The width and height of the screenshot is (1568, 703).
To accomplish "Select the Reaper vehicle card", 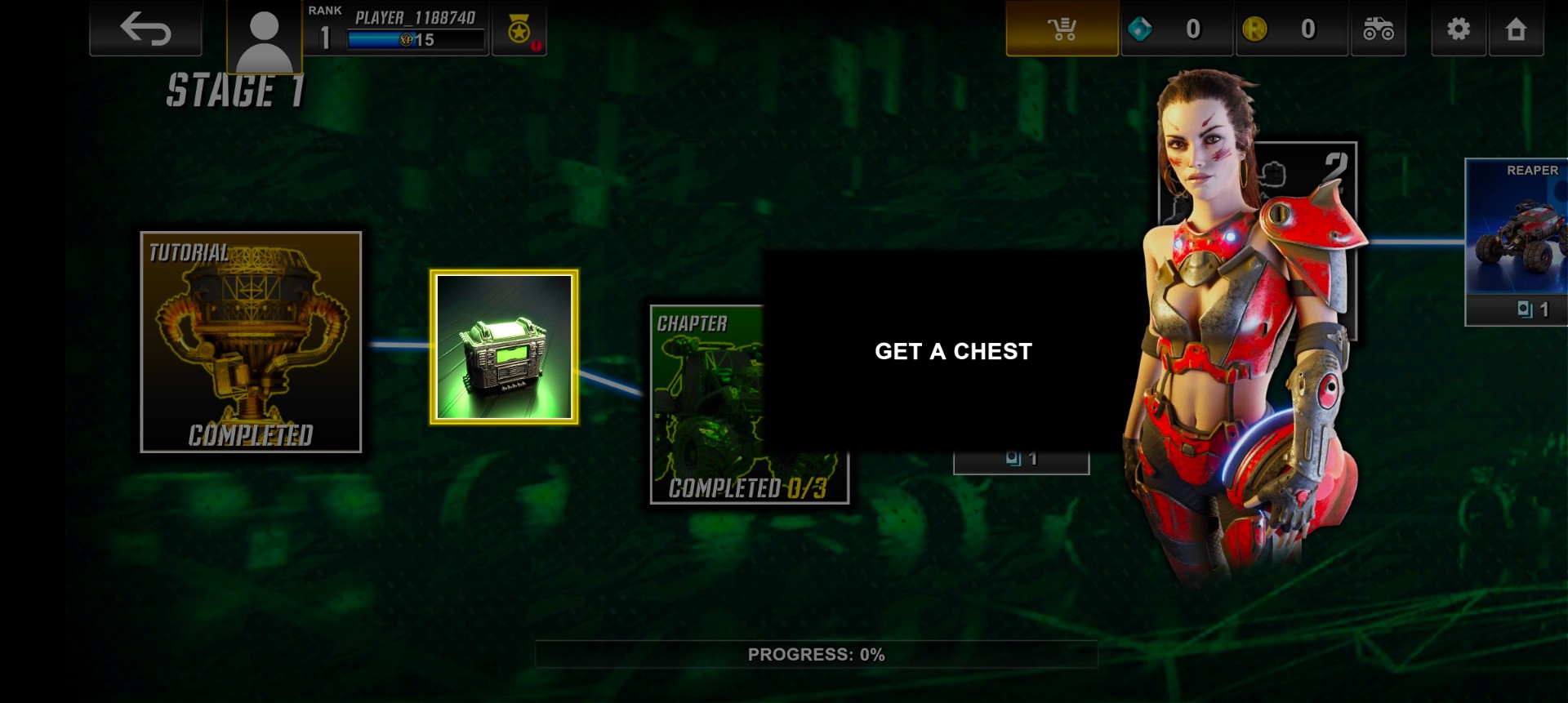I will coord(1517,241).
